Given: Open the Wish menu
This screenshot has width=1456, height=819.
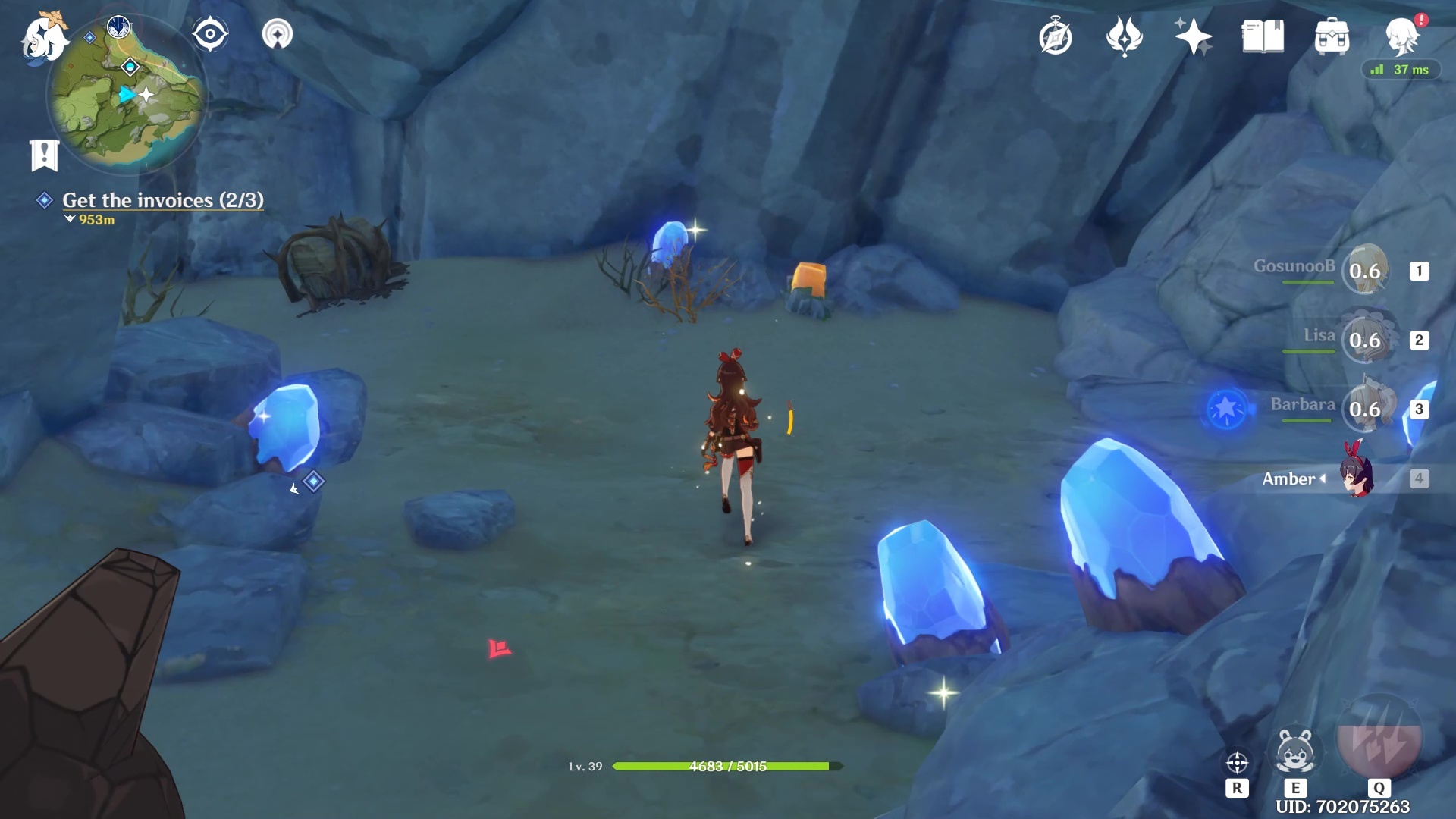Looking at the screenshot, I should pos(1125,34).
